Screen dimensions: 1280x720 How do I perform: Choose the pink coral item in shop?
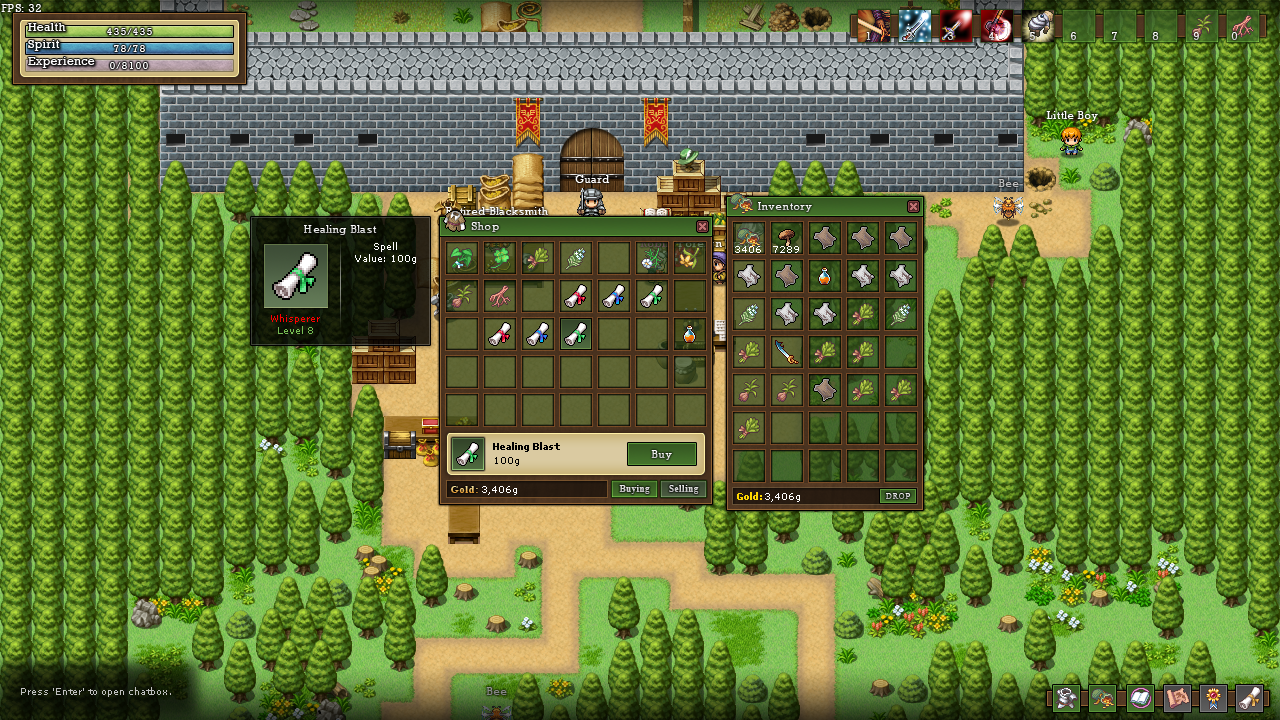click(499, 296)
